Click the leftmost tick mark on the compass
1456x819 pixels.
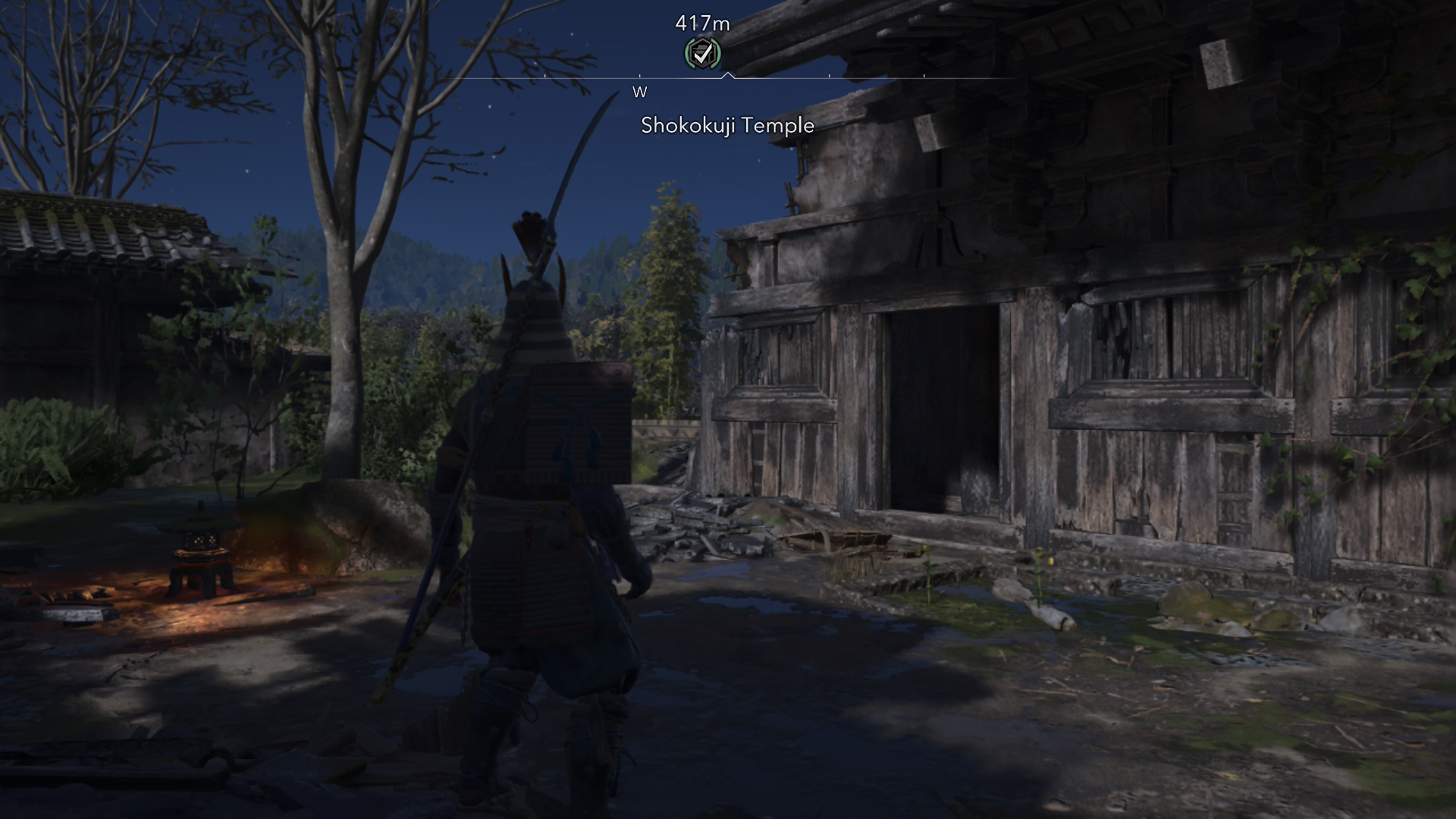pos(544,76)
